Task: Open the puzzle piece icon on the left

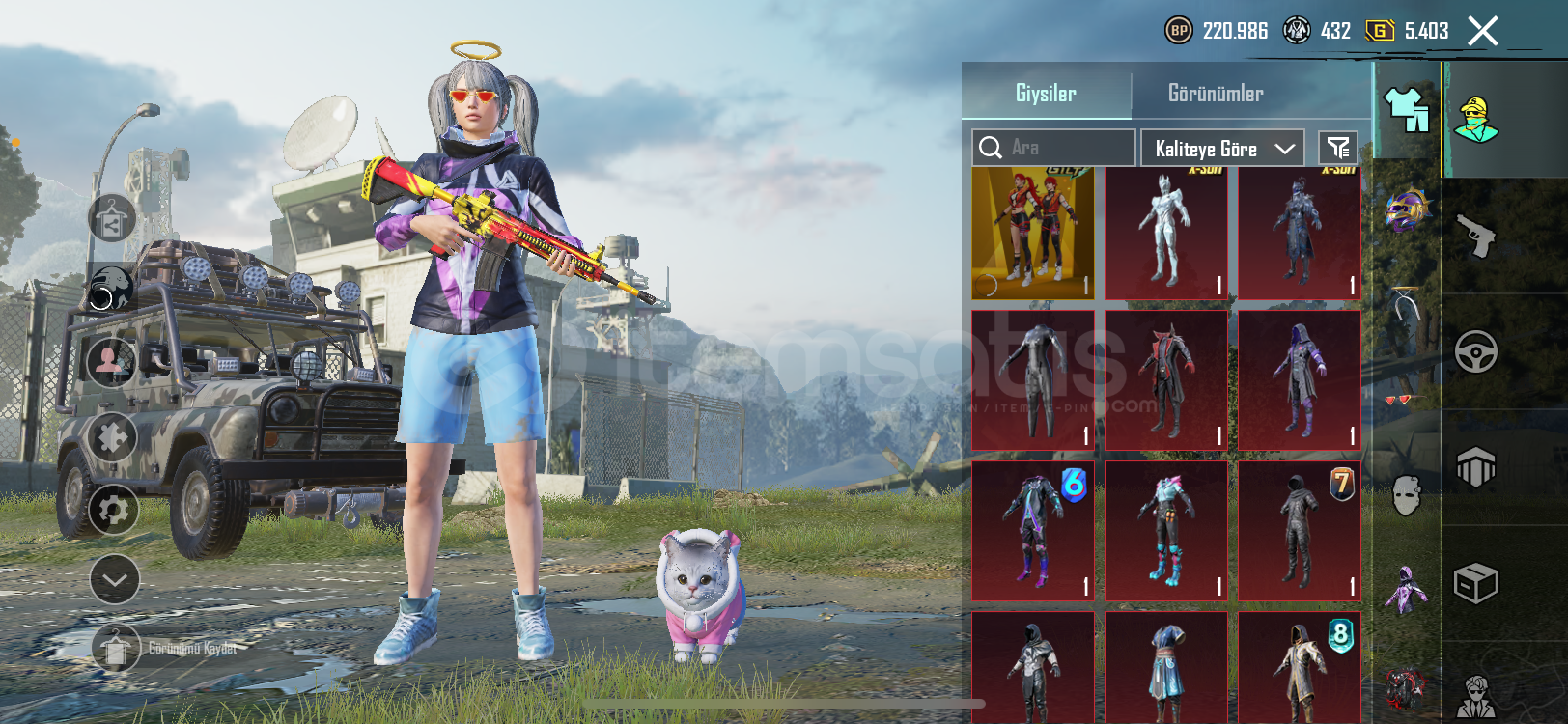Action: pyautogui.click(x=113, y=438)
